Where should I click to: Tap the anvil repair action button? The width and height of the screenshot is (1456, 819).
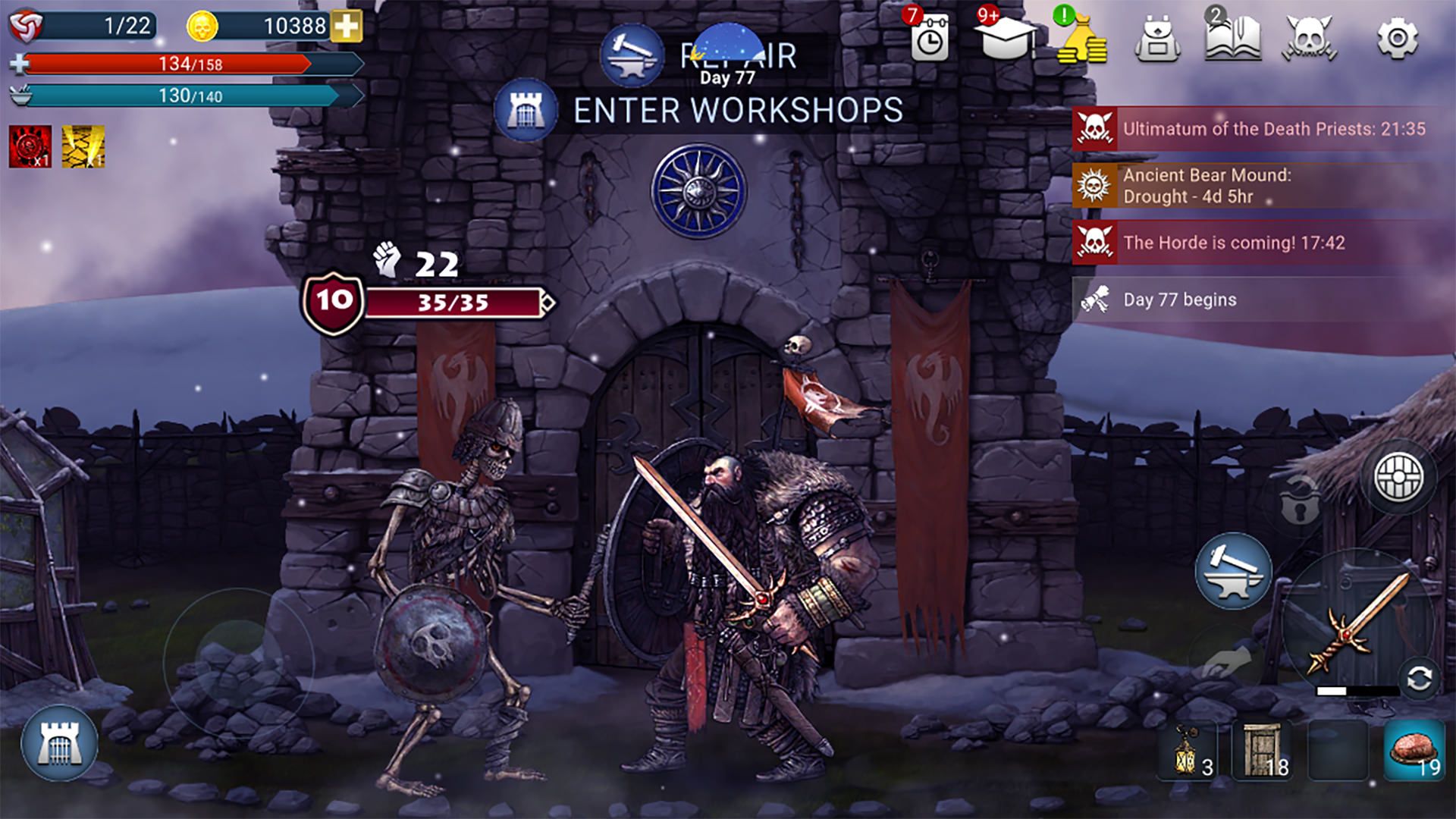pos(1233,571)
